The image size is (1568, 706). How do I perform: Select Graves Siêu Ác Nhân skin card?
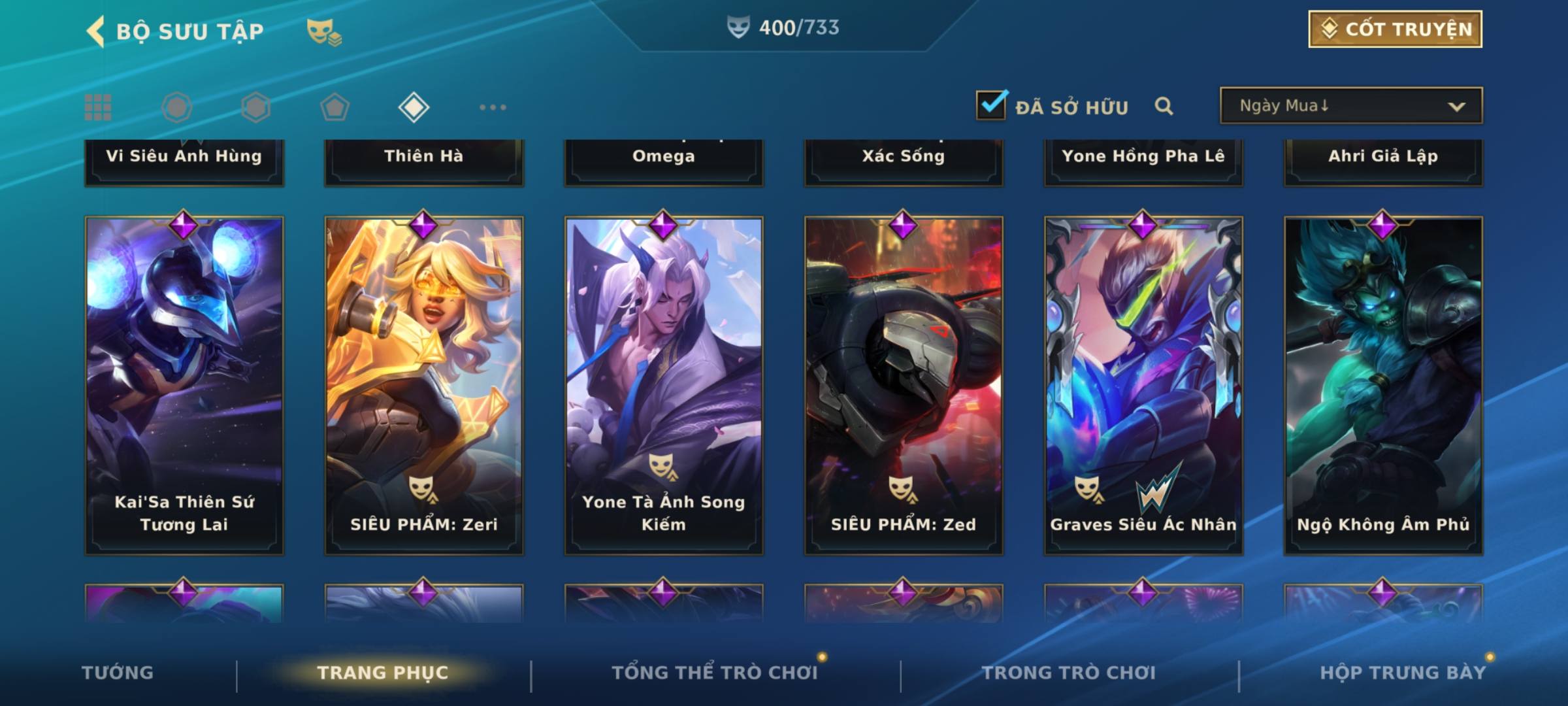pyautogui.click(x=1143, y=386)
